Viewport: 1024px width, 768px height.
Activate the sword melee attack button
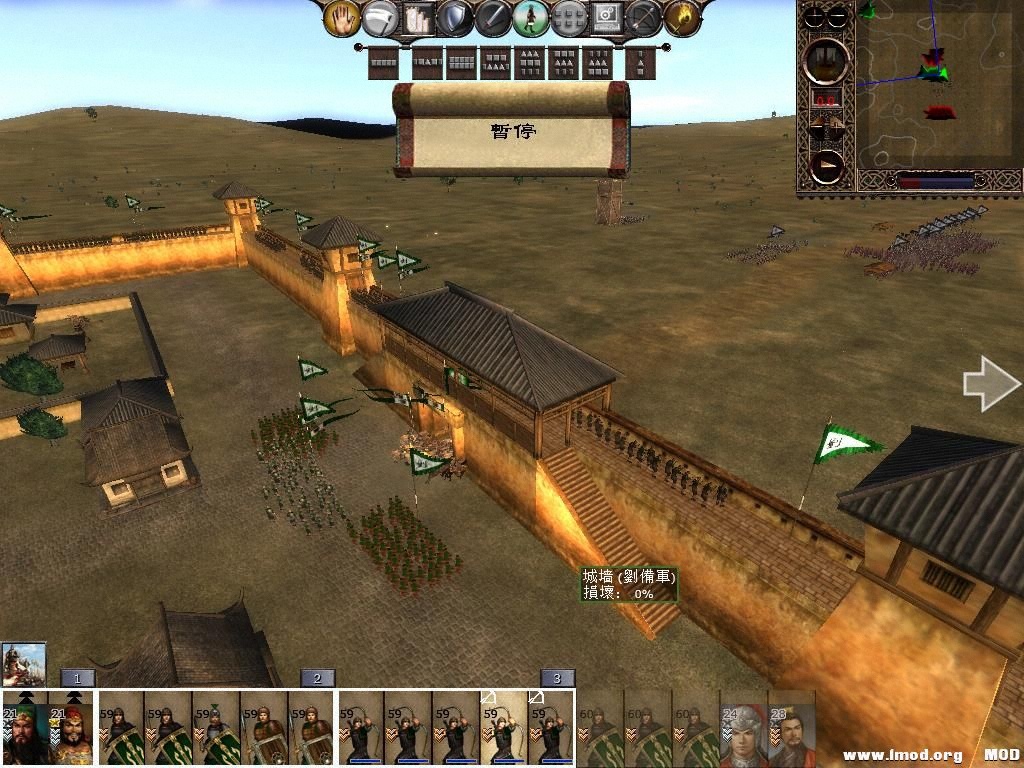click(493, 17)
